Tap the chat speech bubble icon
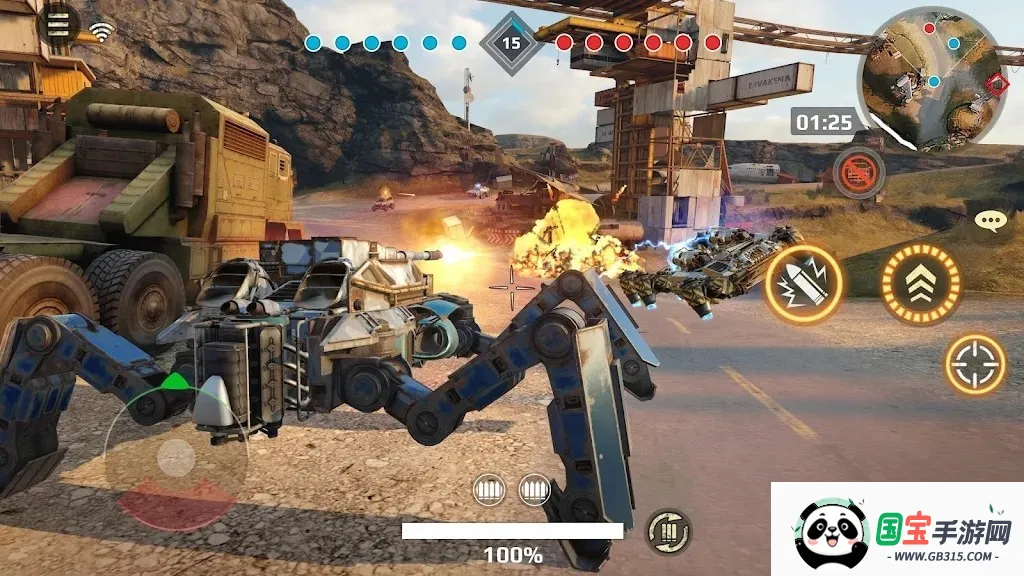 click(x=990, y=222)
